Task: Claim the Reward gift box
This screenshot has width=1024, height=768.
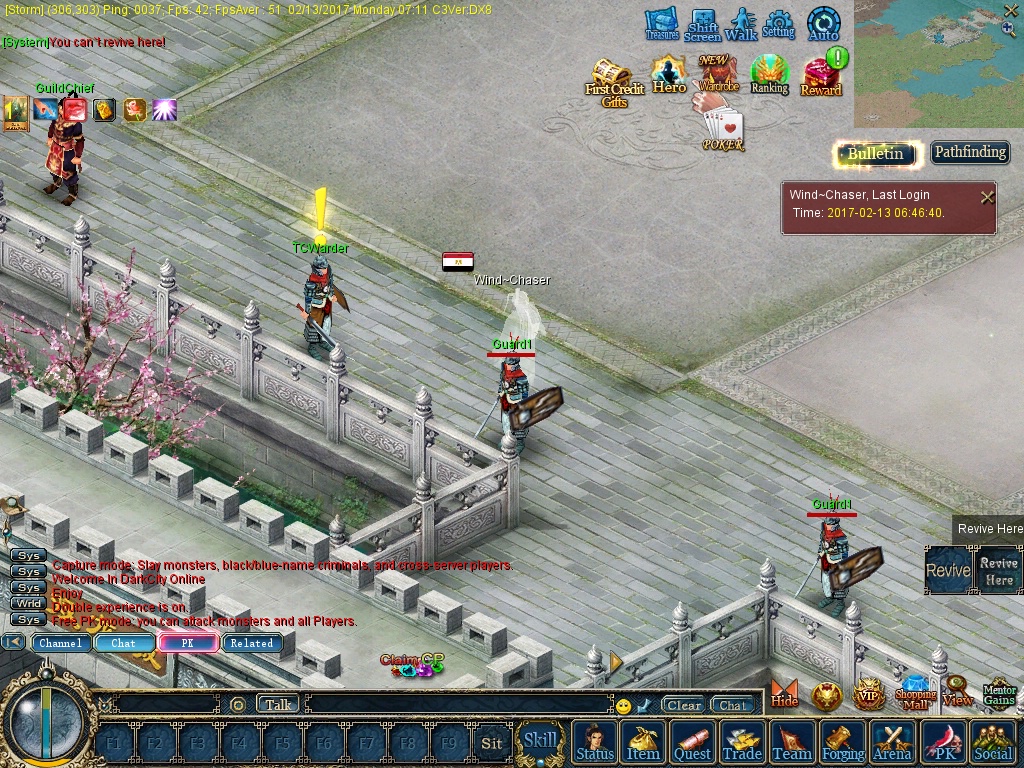Action: pyautogui.click(x=821, y=75)
